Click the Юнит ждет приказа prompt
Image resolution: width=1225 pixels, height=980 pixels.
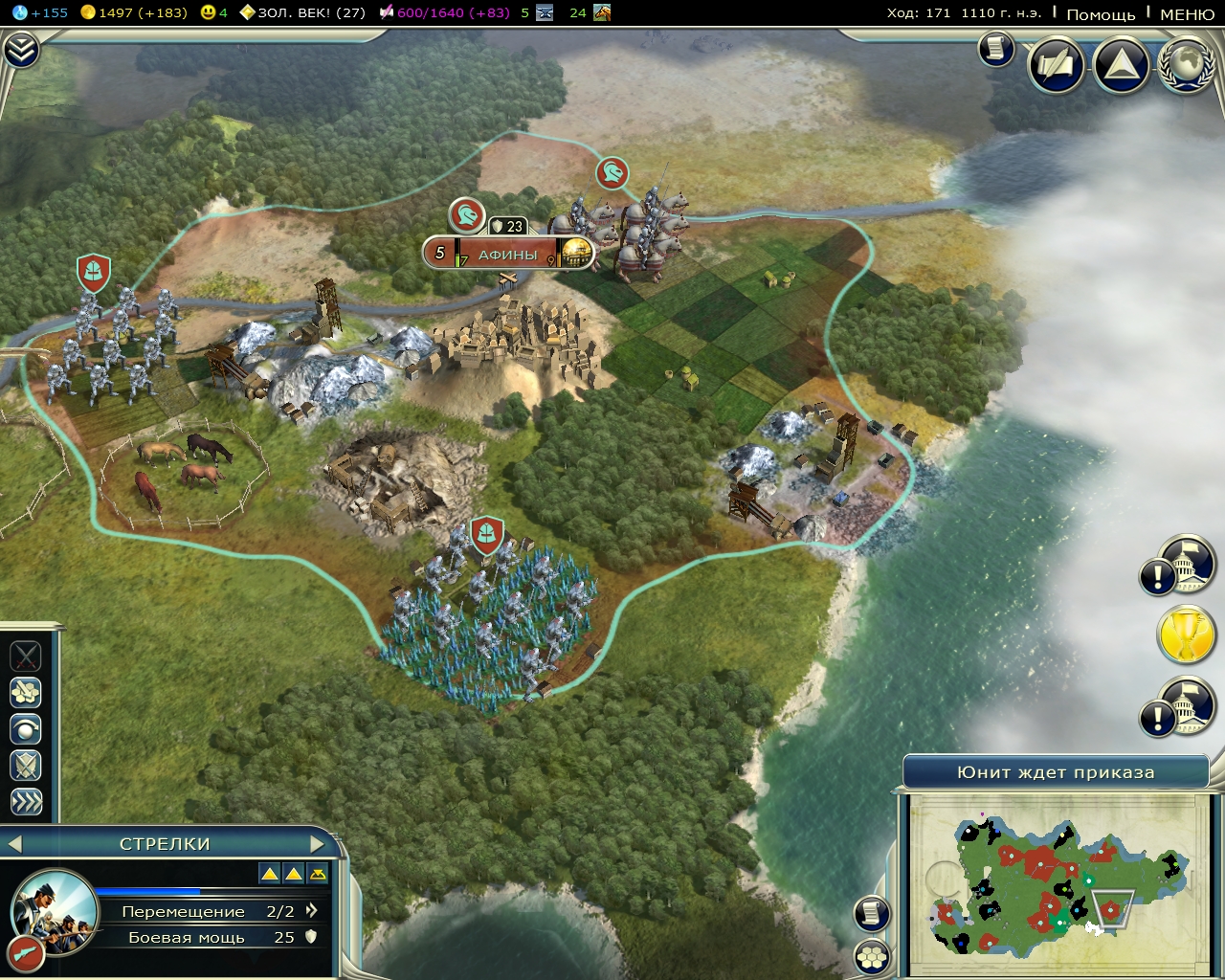(1058, 770)
